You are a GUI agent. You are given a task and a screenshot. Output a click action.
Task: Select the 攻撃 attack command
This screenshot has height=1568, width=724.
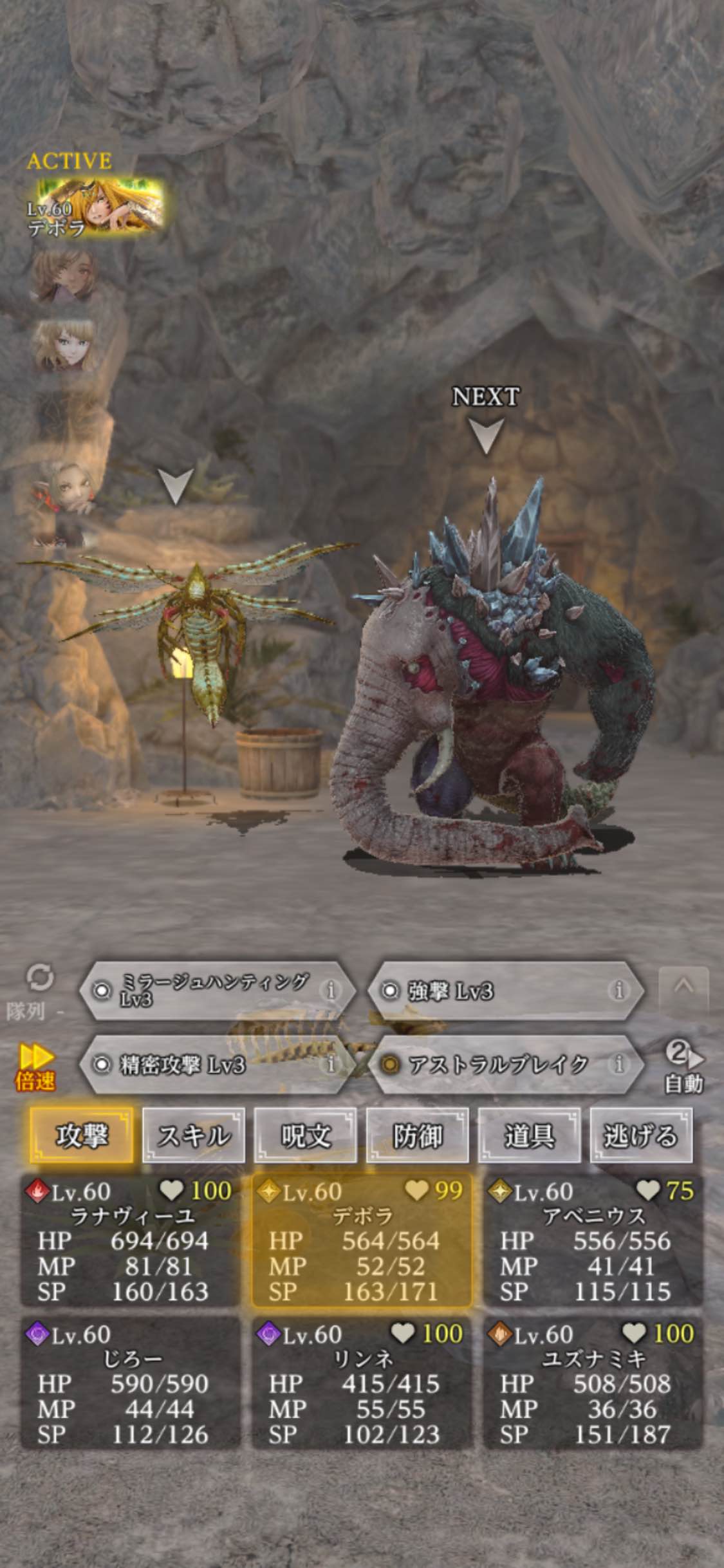point(82,1135)
